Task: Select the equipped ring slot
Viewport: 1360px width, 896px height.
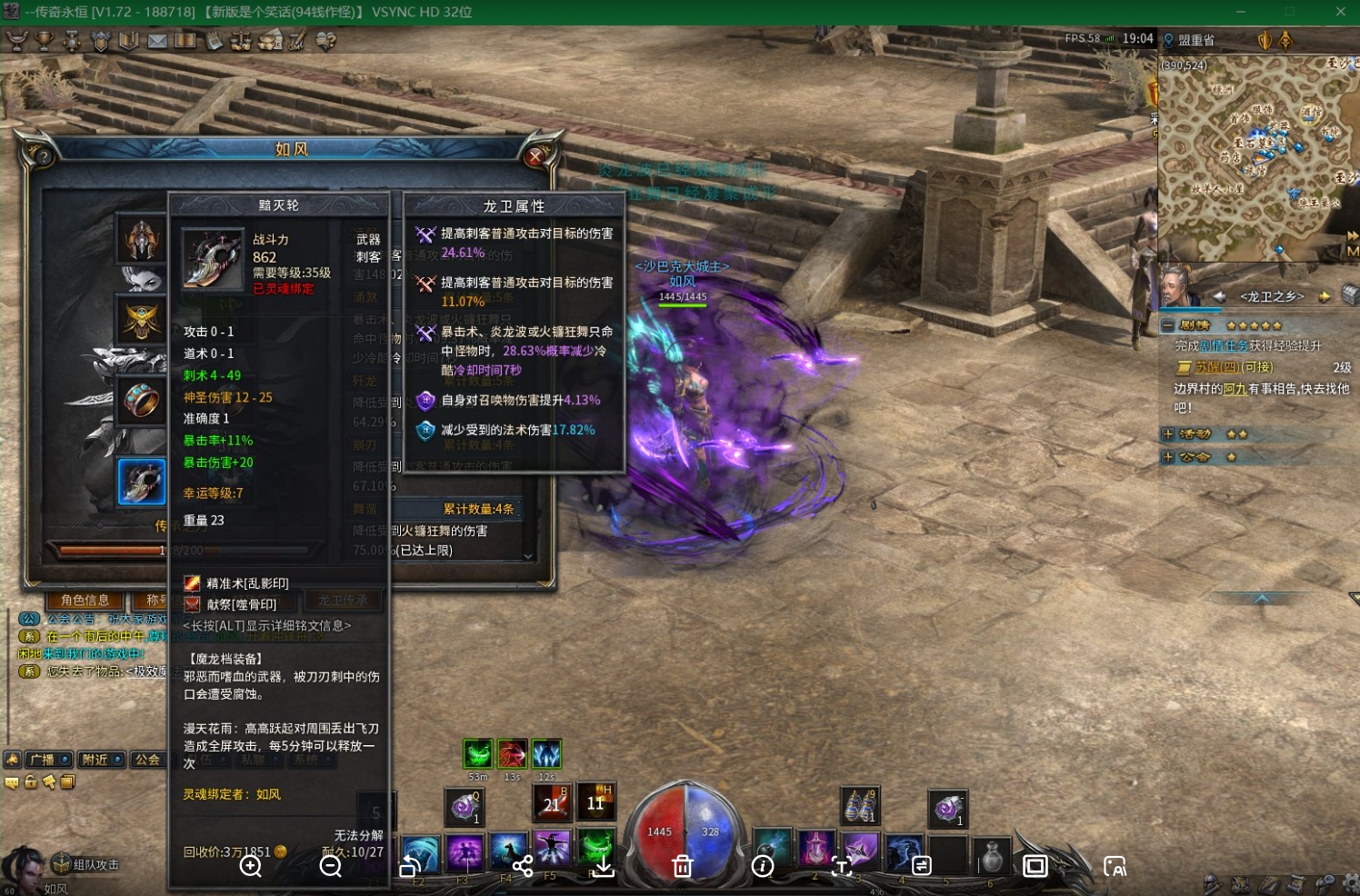Action: 141,400
